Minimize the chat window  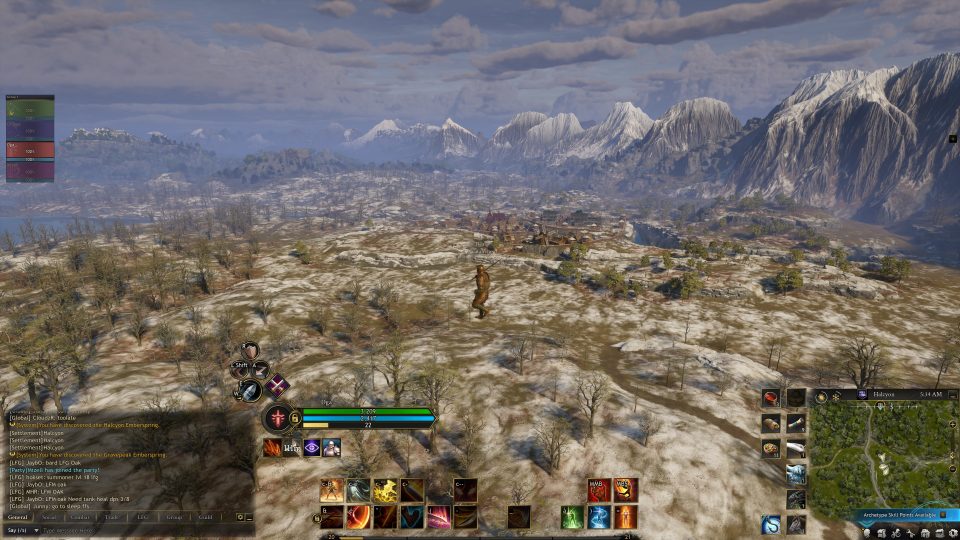249,517
